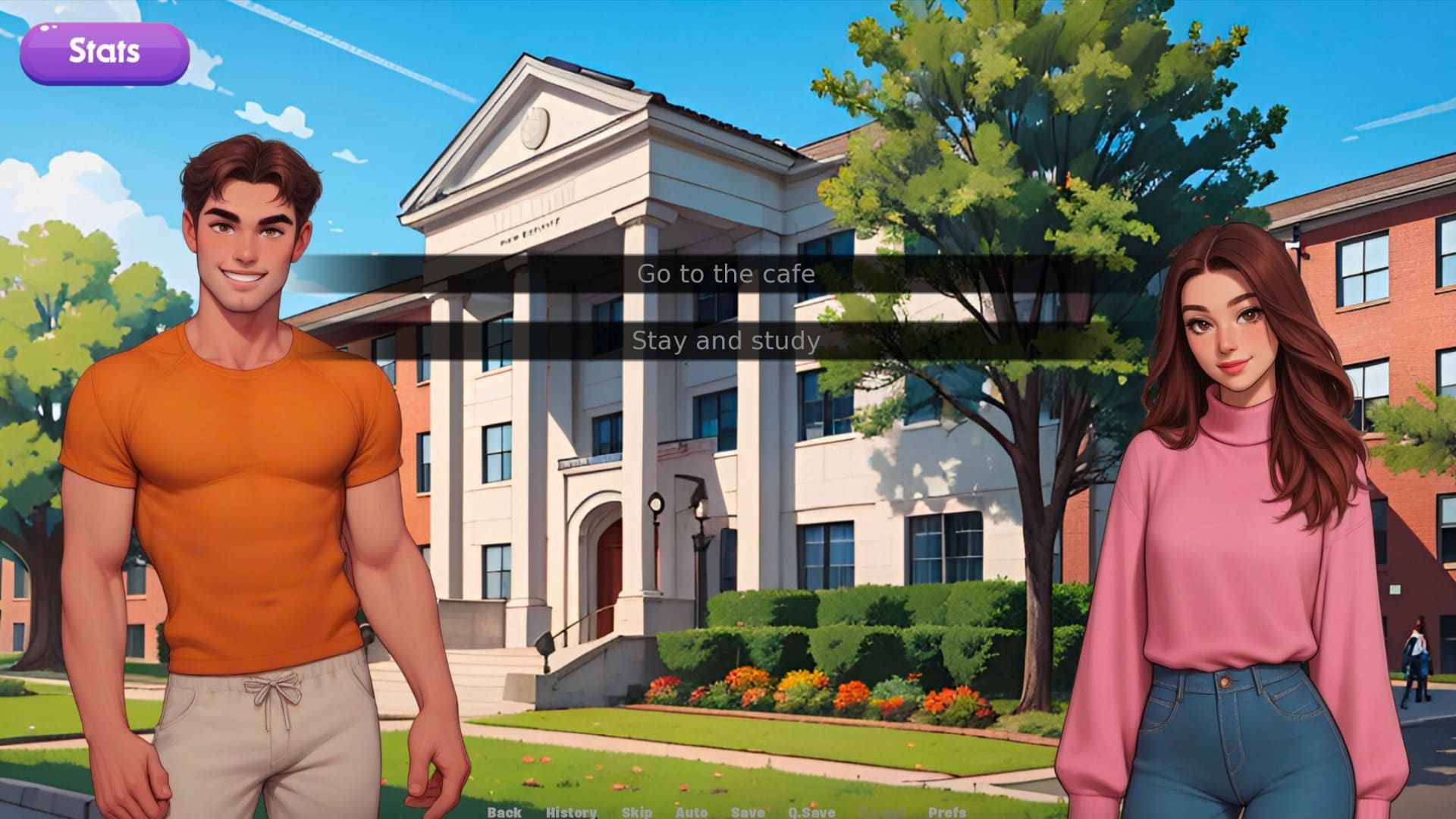Quick save with Q.Save
The width and height of the screenshot is (1456, 819).
click(x=811, y=811)
